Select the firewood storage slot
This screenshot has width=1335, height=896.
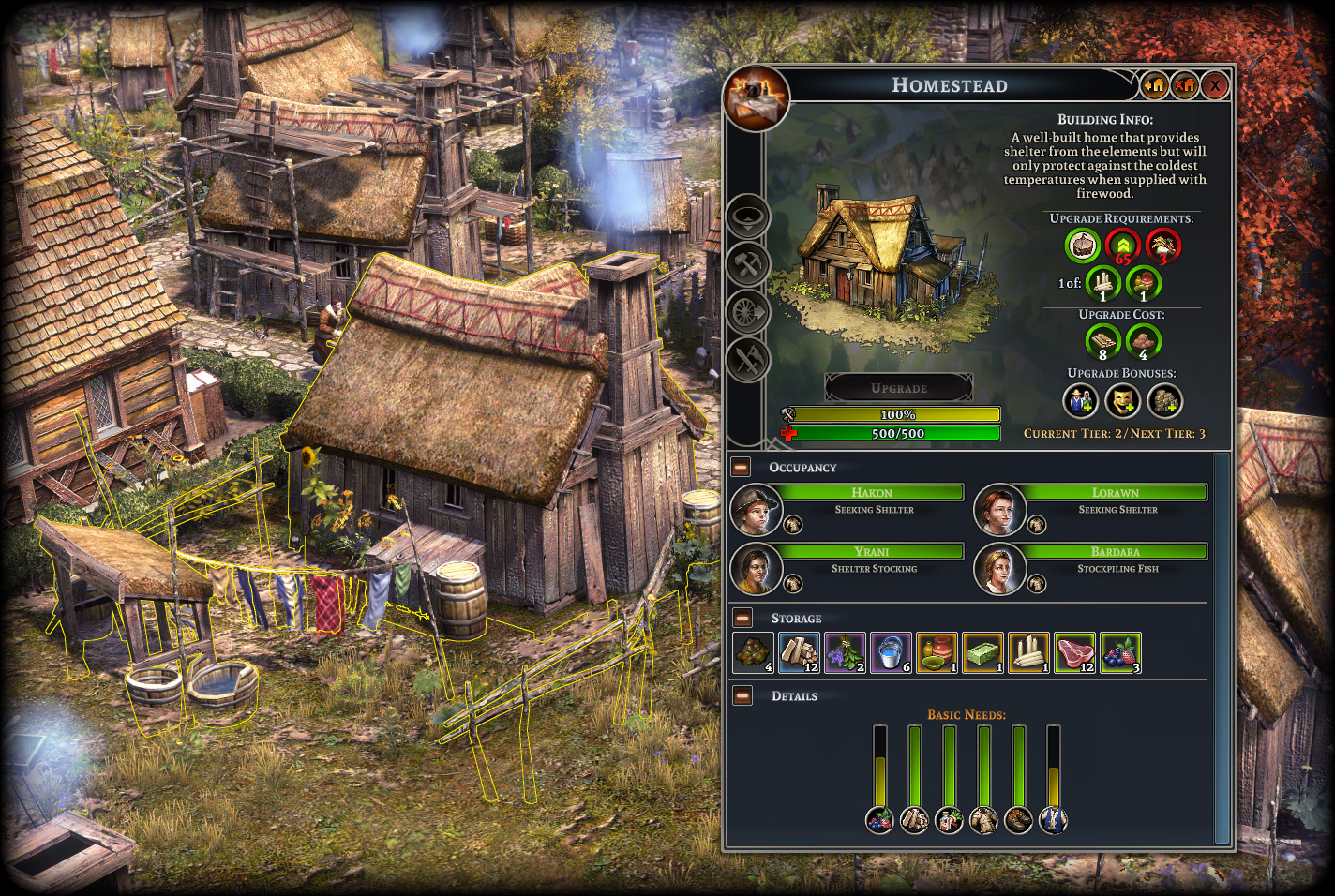[799, 652]
